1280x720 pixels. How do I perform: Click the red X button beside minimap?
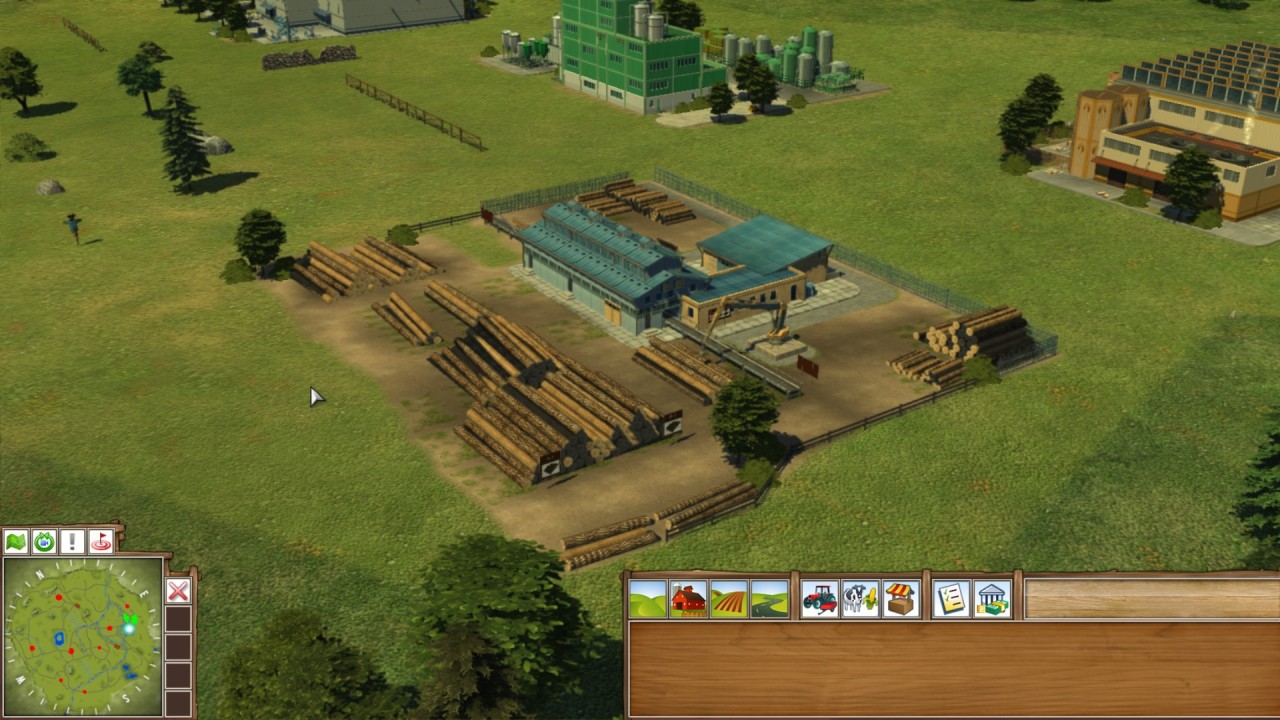click(x=178, y=591)
